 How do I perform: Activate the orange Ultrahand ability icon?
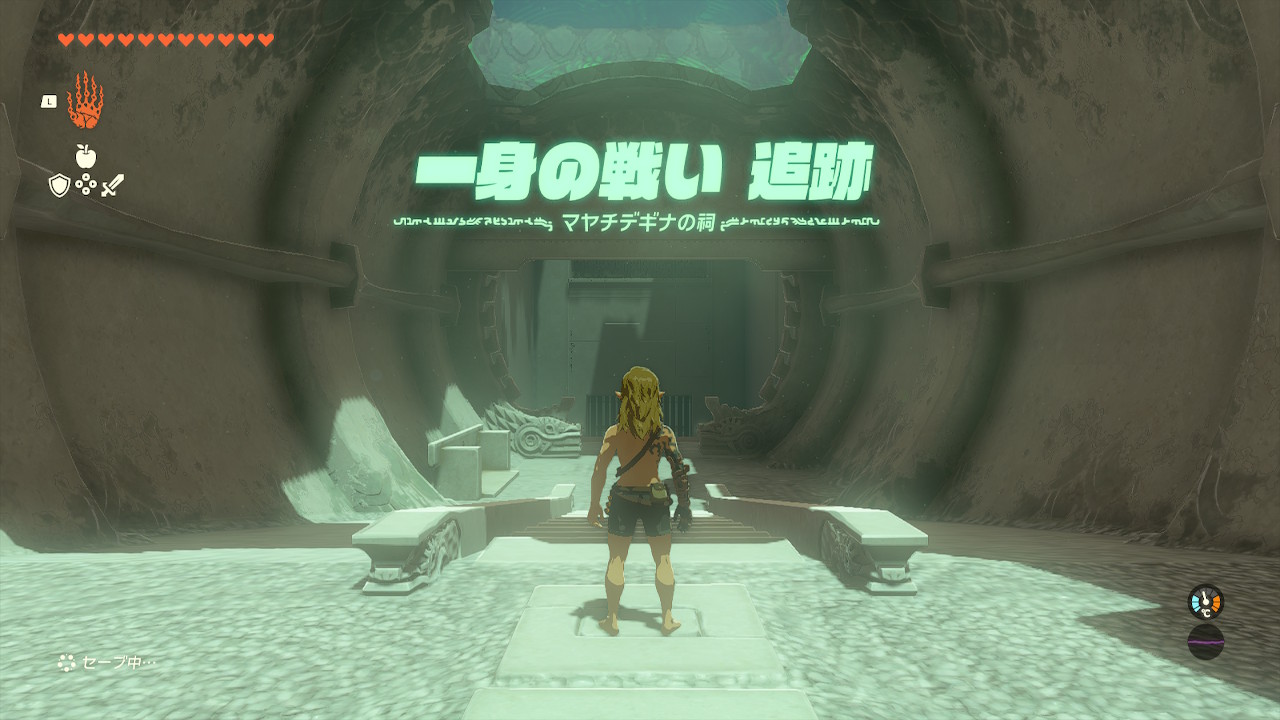pyautogui.click(x=85, y=101)
